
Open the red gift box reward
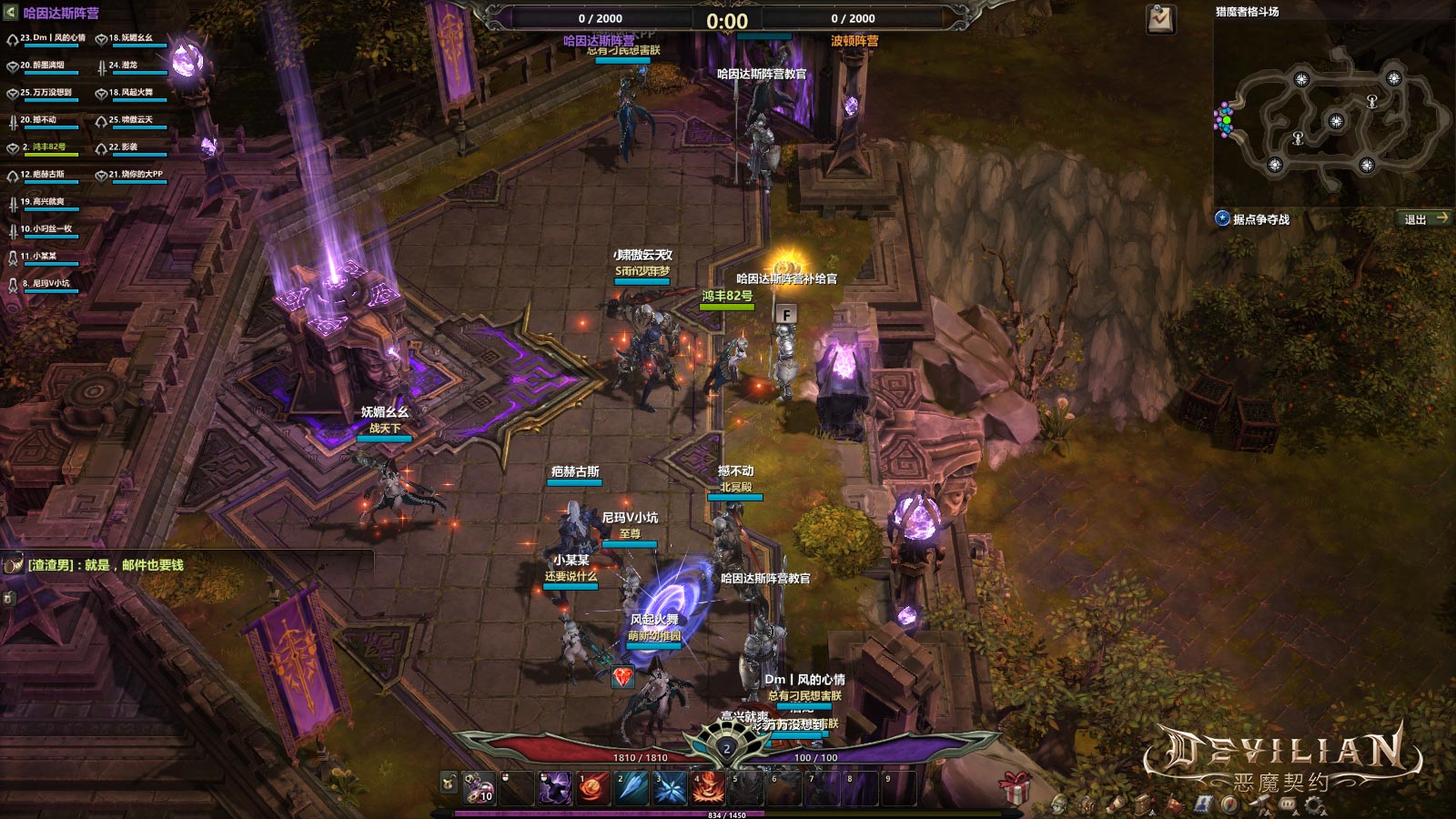[x=1015, y=786]
